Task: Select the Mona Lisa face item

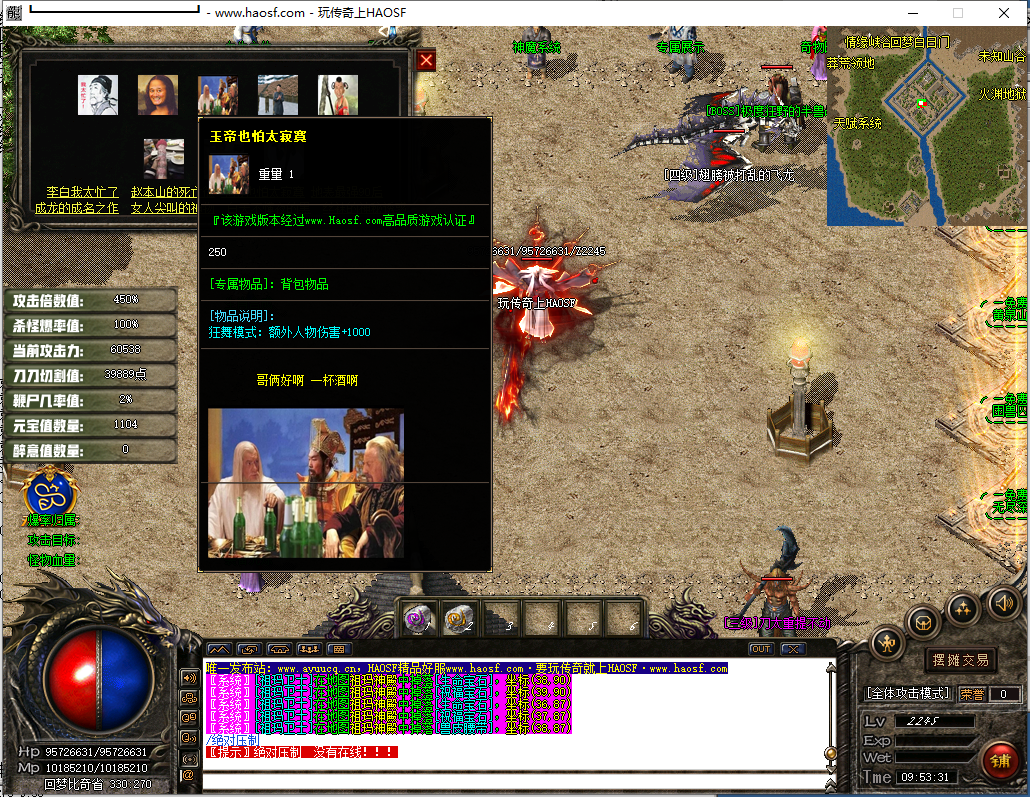Action: point(158,95)
